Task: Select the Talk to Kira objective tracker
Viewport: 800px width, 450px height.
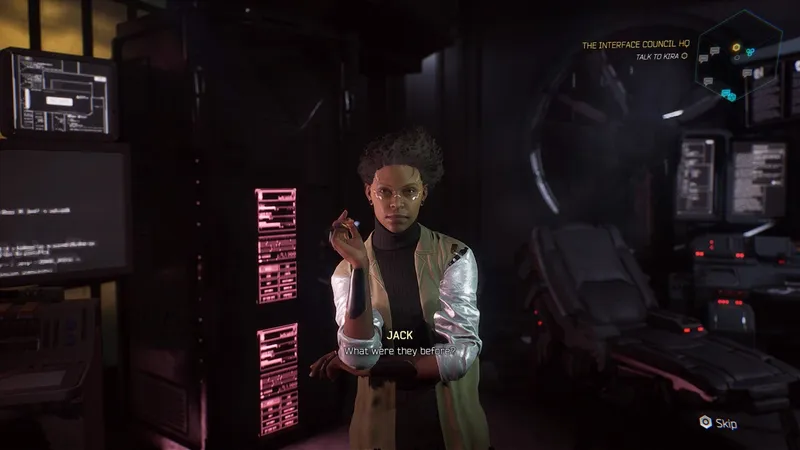Action: (x=662, y=57)
